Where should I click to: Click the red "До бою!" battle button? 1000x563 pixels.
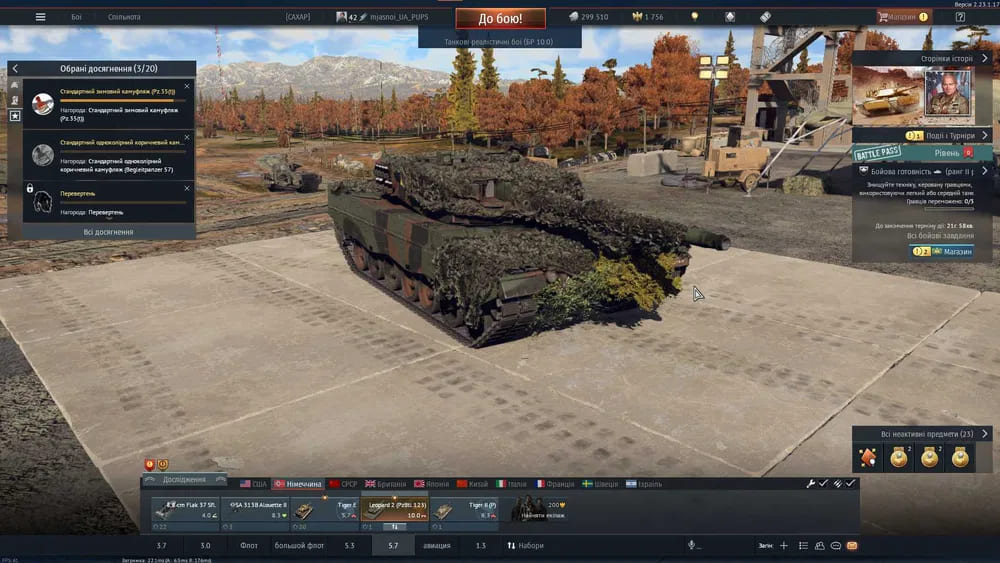500,18
